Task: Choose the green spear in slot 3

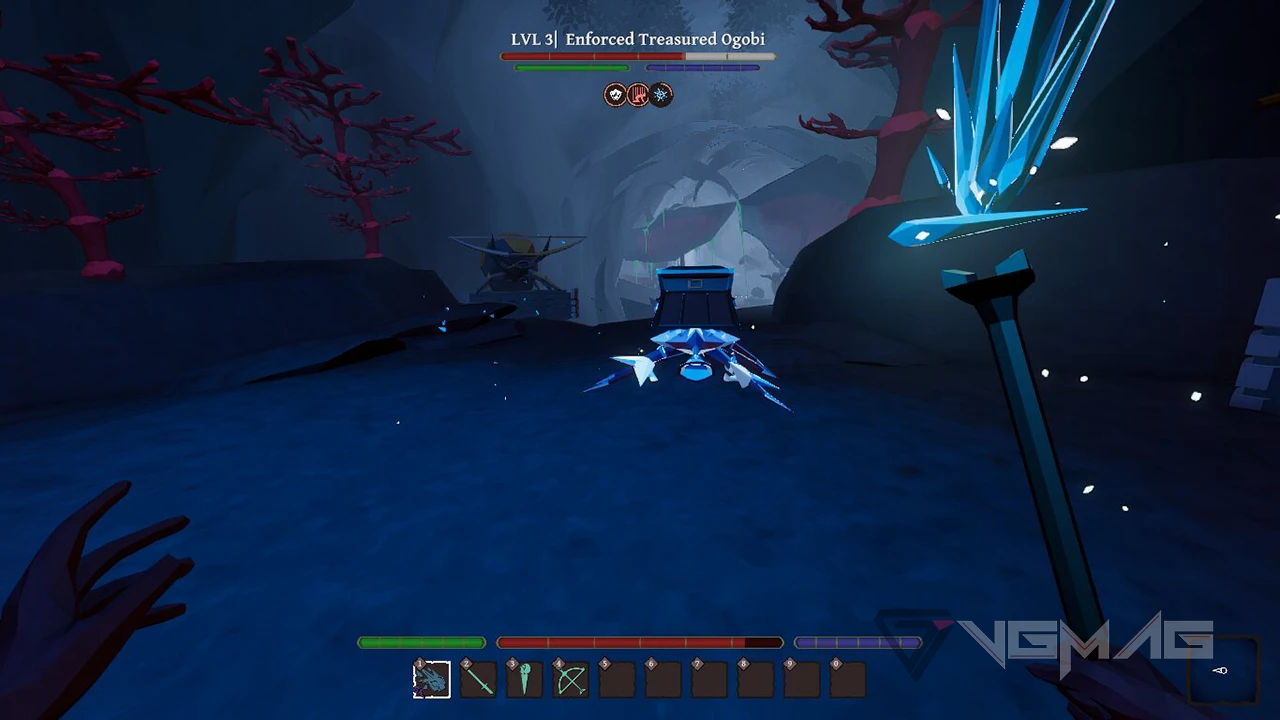Action: pyautogui.click(x=525, y=680)
